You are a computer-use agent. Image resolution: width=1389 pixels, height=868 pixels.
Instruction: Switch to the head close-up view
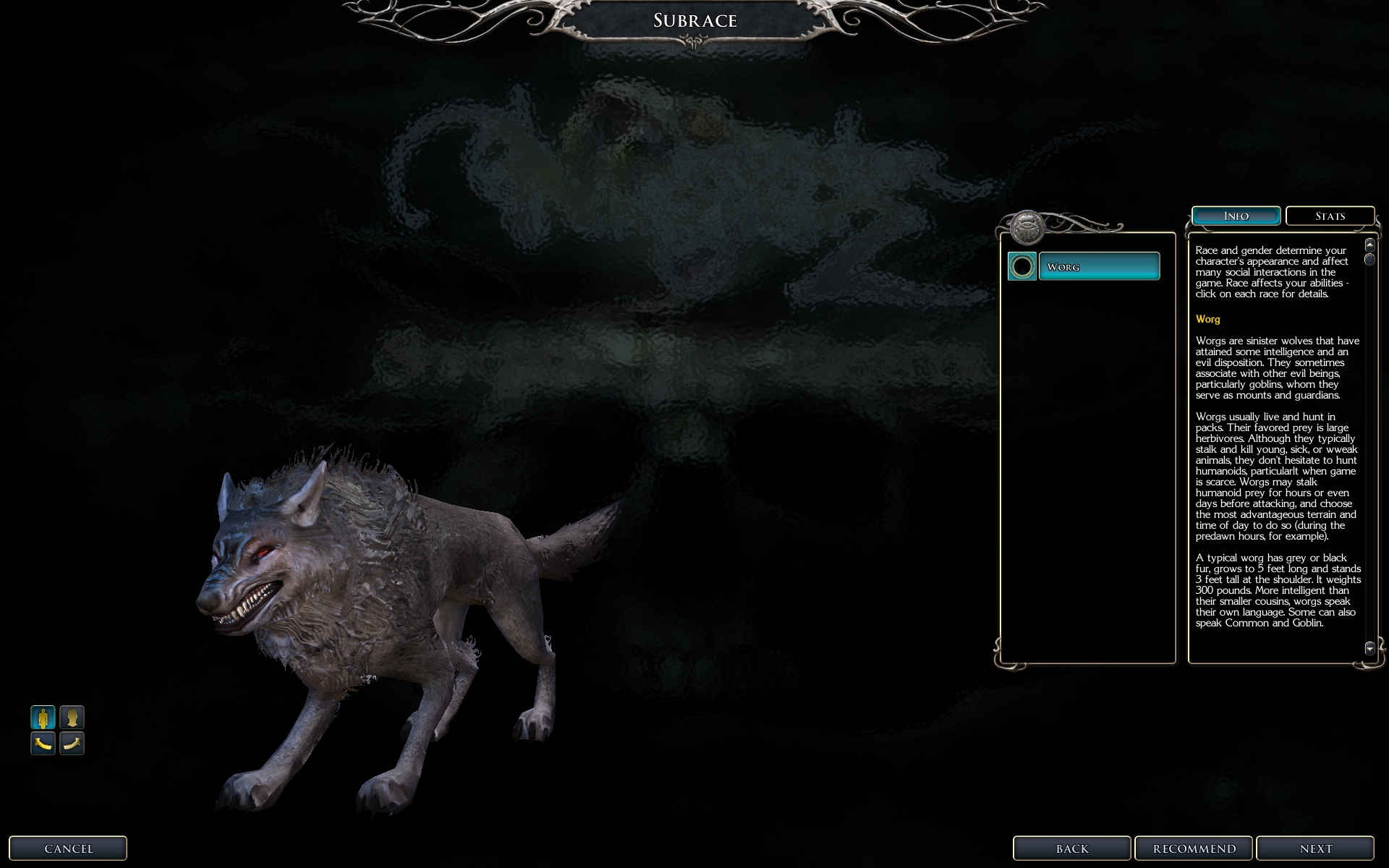72,718
